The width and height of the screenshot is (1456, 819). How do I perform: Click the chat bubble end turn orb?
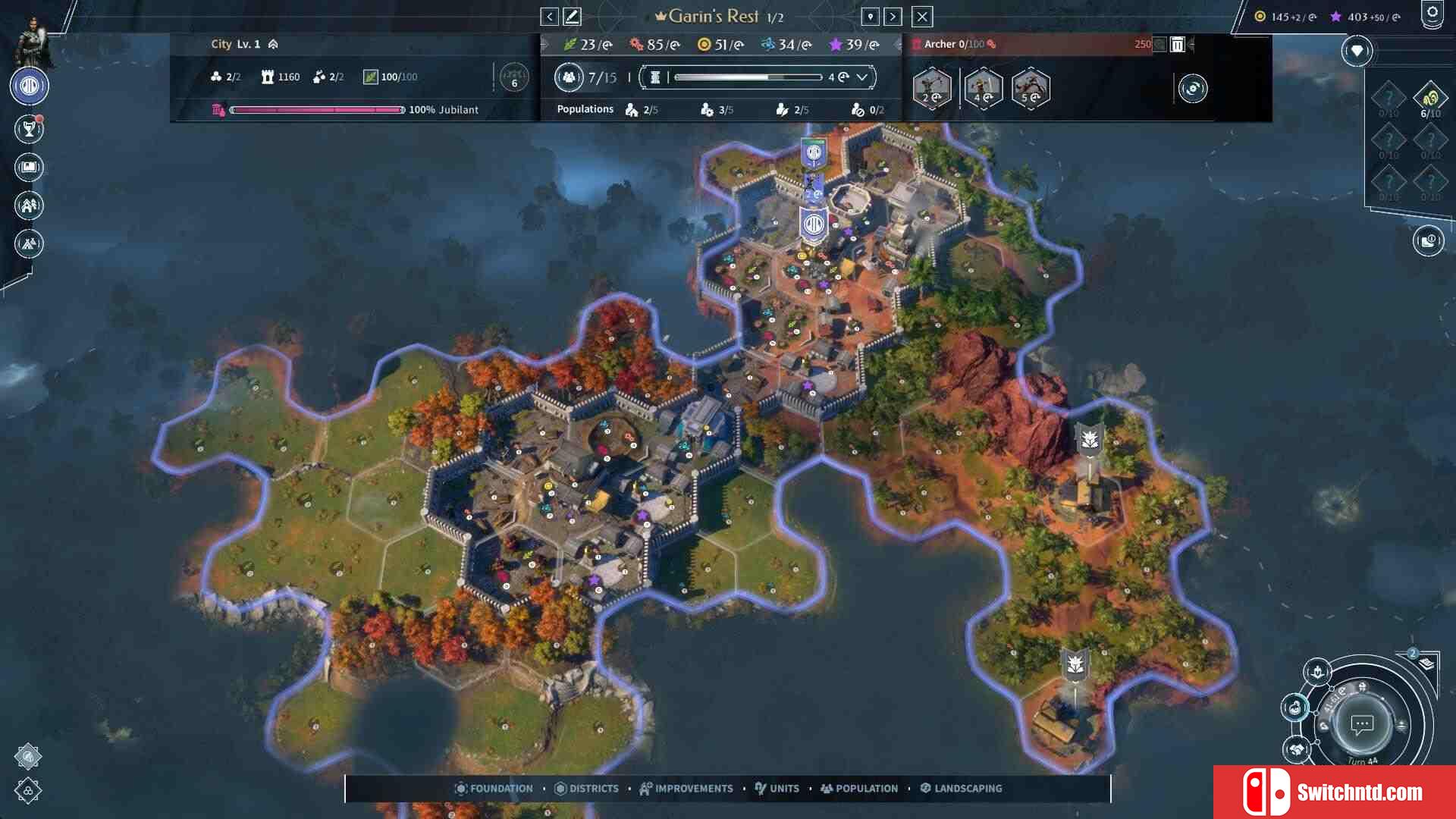[1362, 724]
